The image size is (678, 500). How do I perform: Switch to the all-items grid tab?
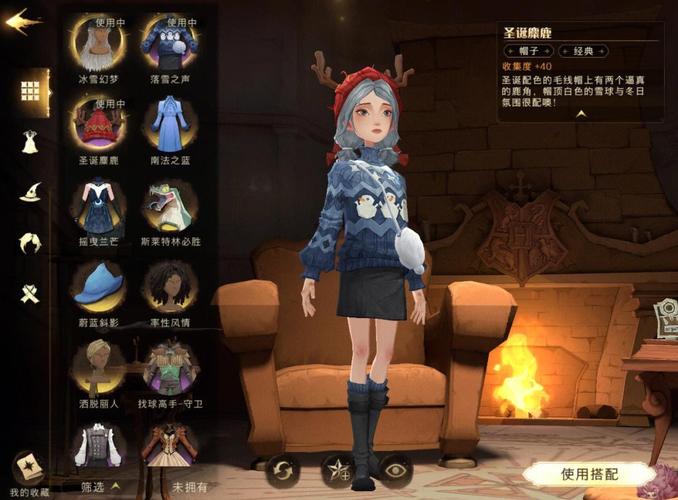[x=30, y=90]
